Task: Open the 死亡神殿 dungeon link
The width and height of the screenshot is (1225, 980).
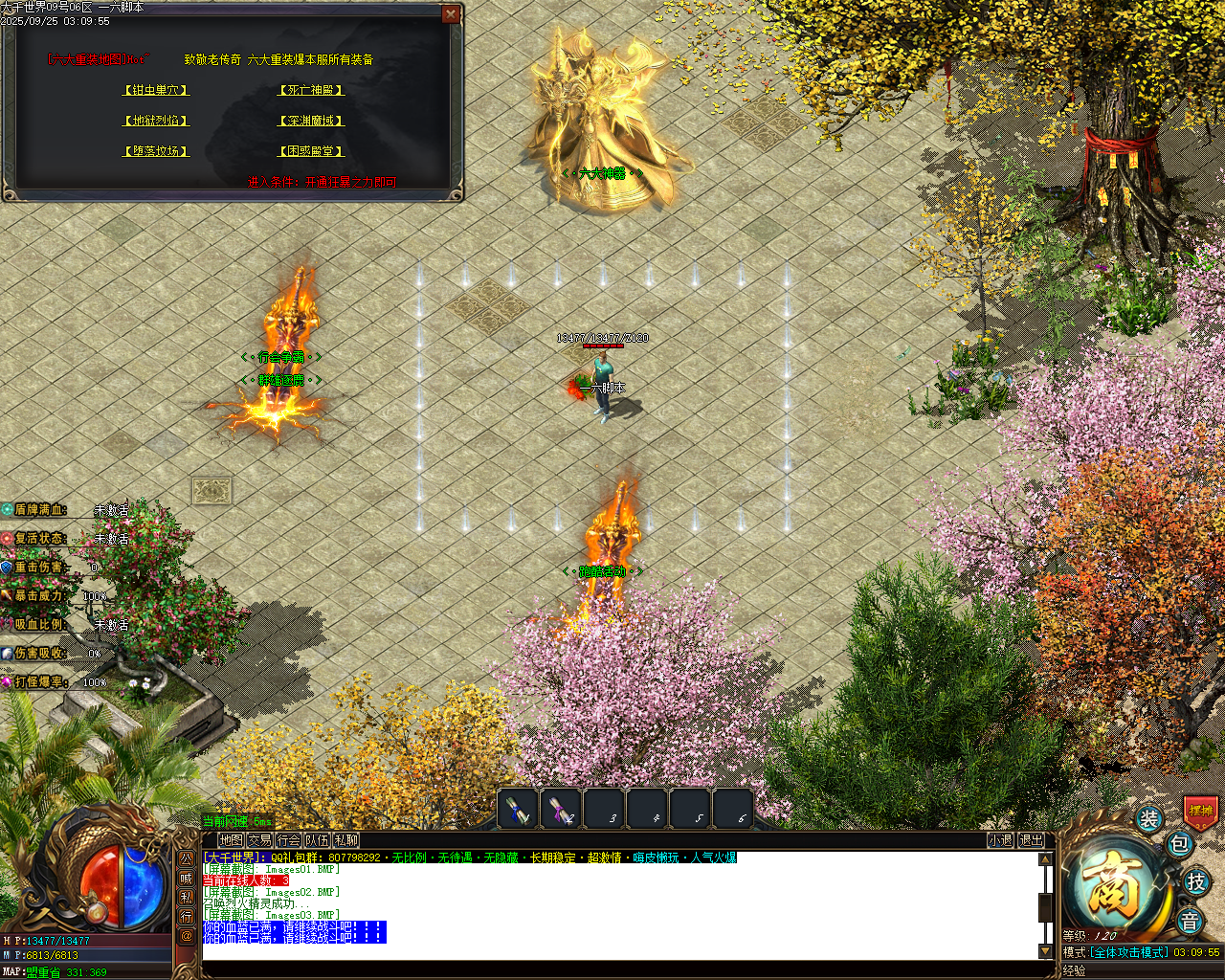Action: [x=311, y=90]
